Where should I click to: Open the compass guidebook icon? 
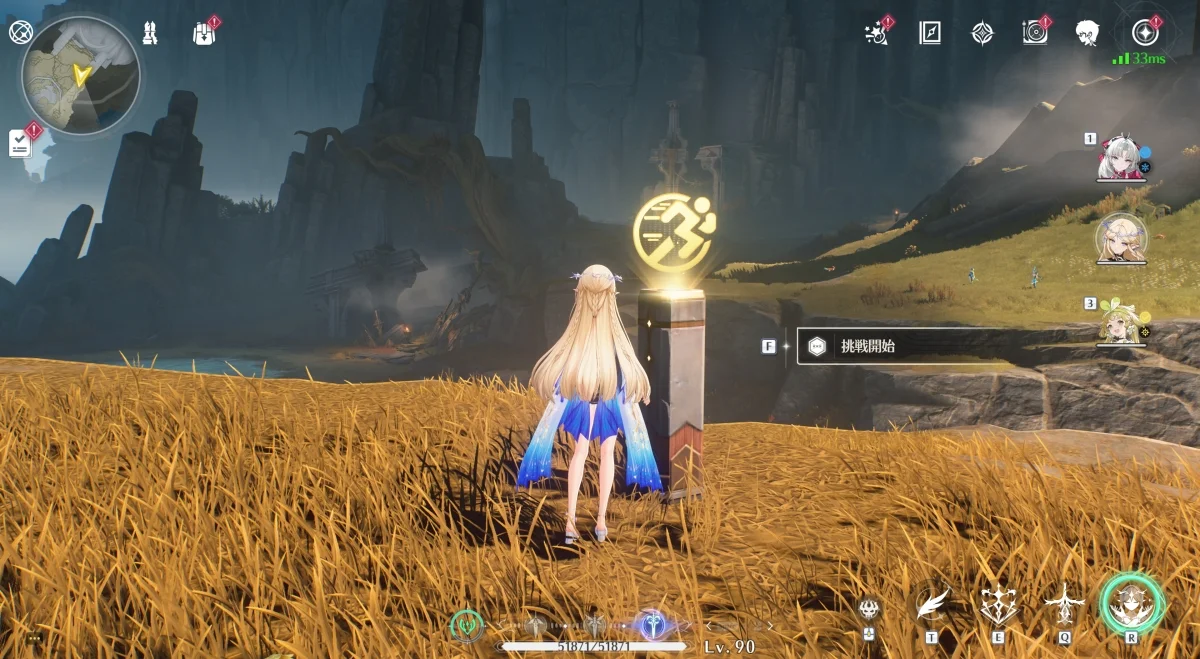click(930, 33)
